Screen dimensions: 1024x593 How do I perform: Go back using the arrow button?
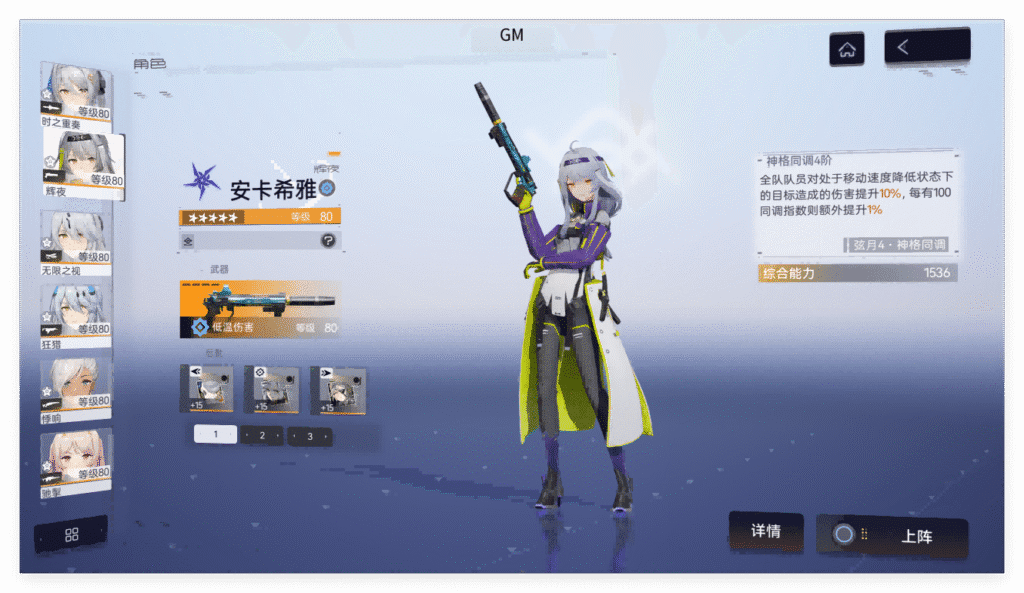[x=927, y=46]
